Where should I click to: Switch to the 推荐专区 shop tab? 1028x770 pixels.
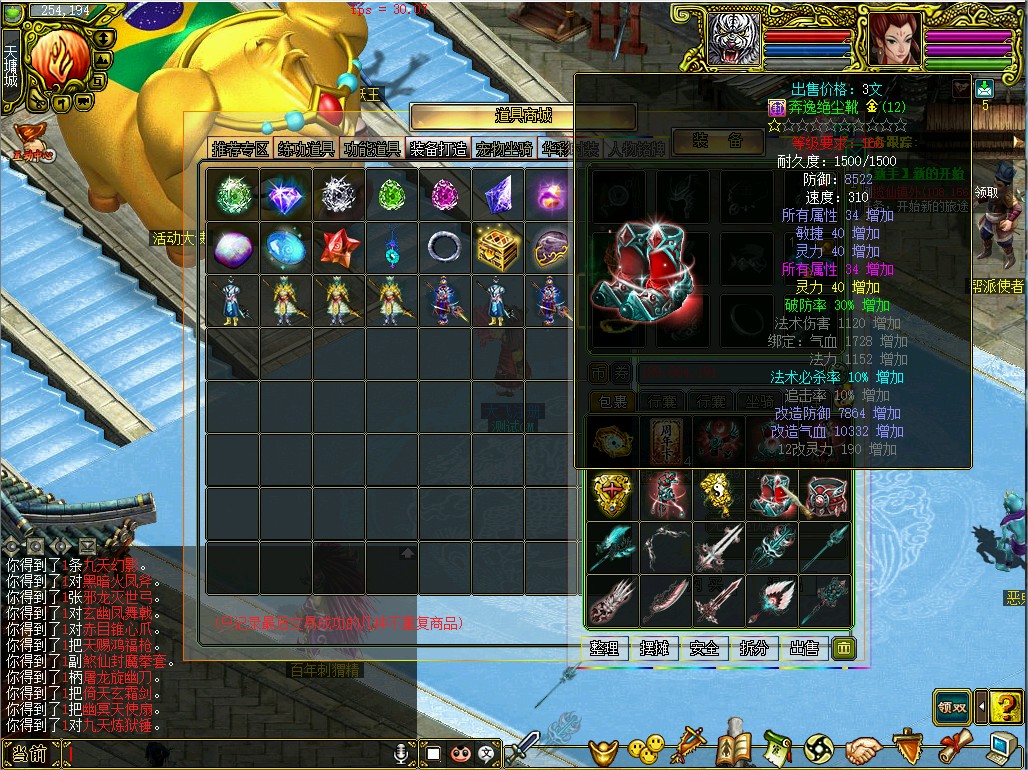[x=241, y=149]
